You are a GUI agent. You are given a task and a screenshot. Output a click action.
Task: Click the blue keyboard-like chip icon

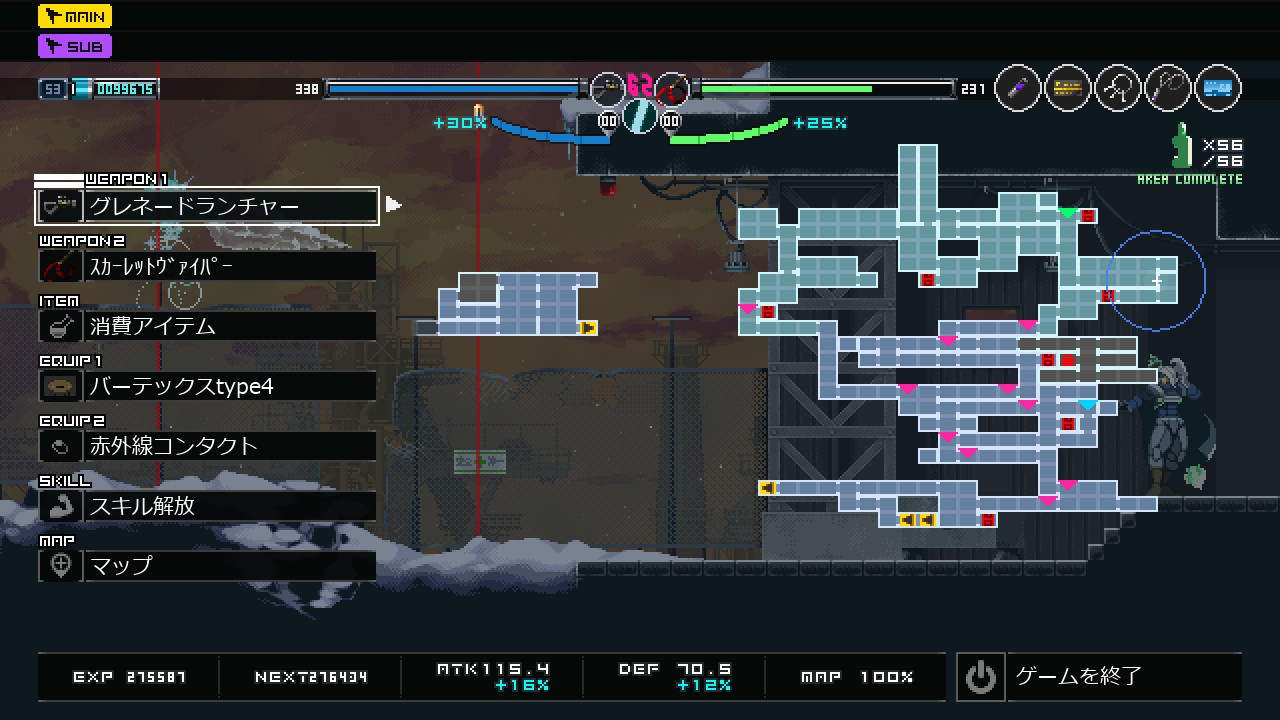coord(1217,89)
